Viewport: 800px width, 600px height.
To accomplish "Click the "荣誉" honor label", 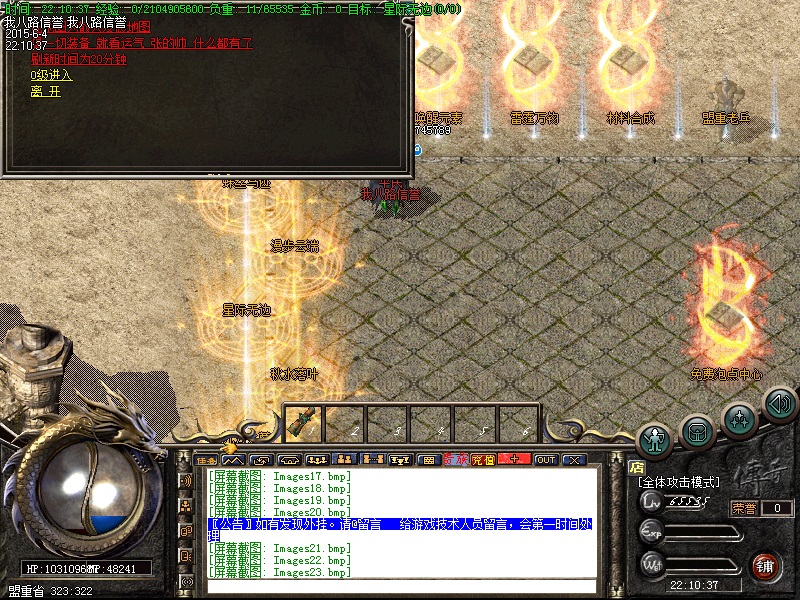I will pyautogui.click(x=744, y=508).
